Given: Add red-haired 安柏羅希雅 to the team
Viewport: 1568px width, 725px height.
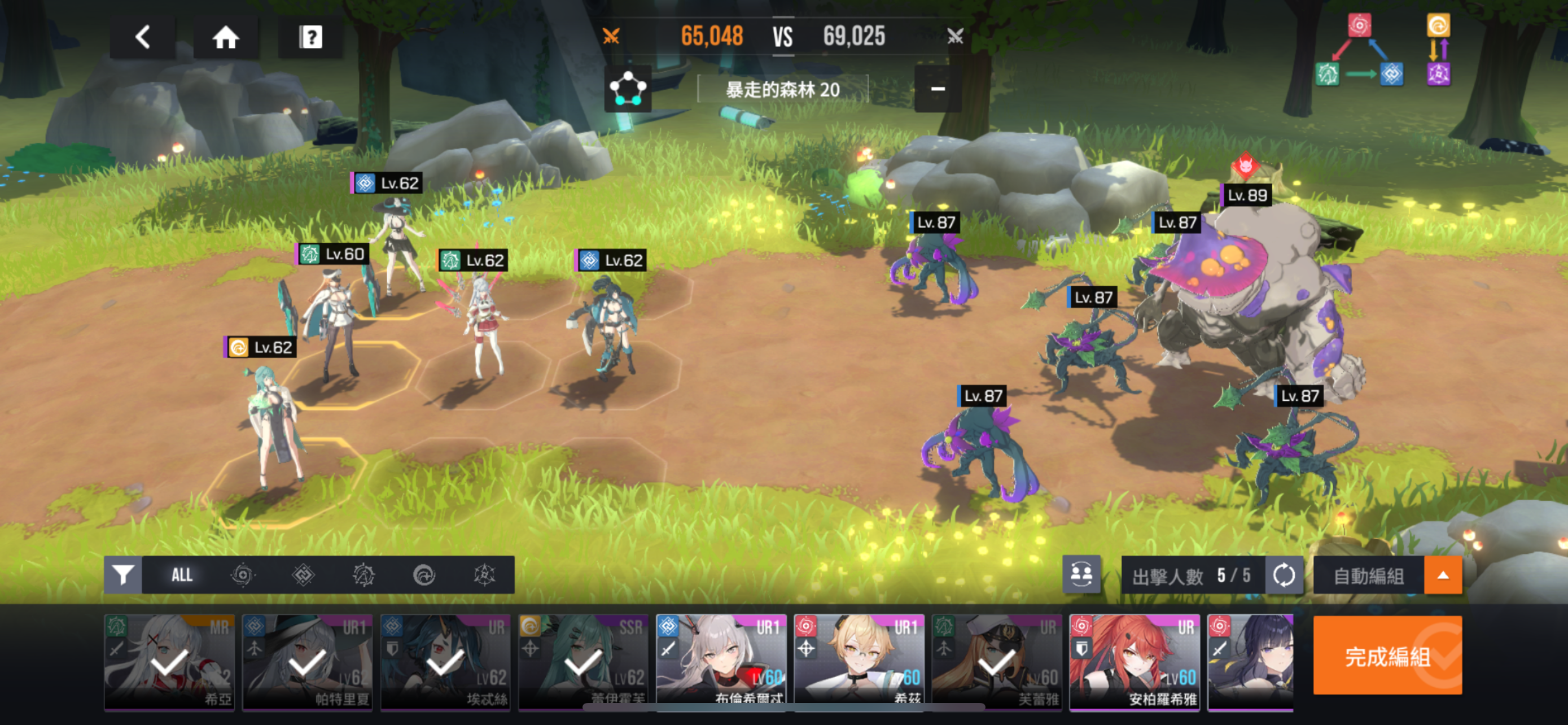Looking at the screenshot, I should 1135,662.
